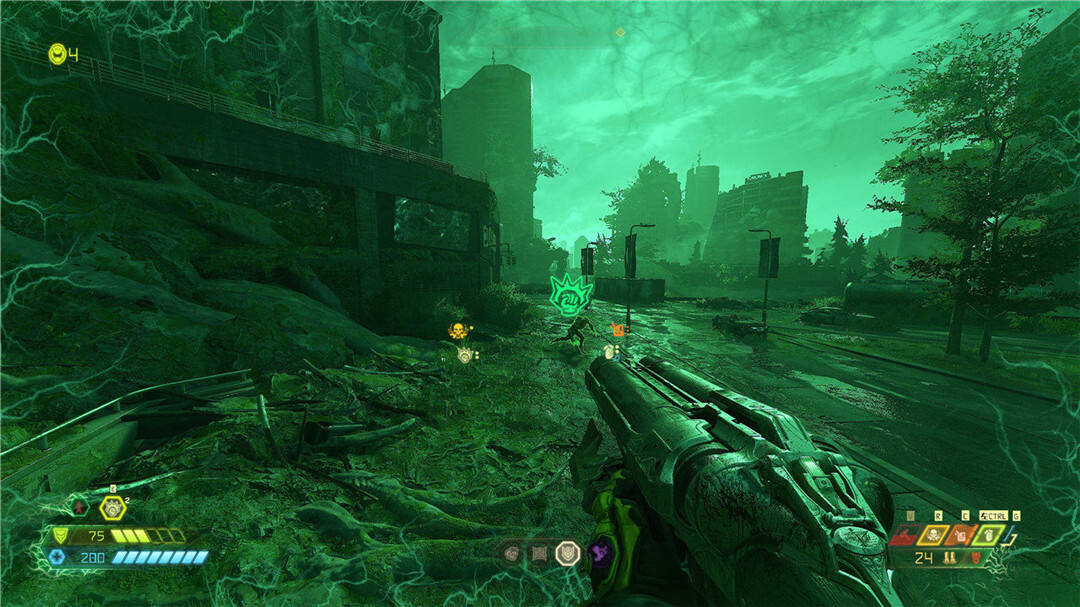Viewport: 1080px width, 607px height.
Task: Activate the orange fuel can Flame Belch icon
Action: (x=962, y=537)
